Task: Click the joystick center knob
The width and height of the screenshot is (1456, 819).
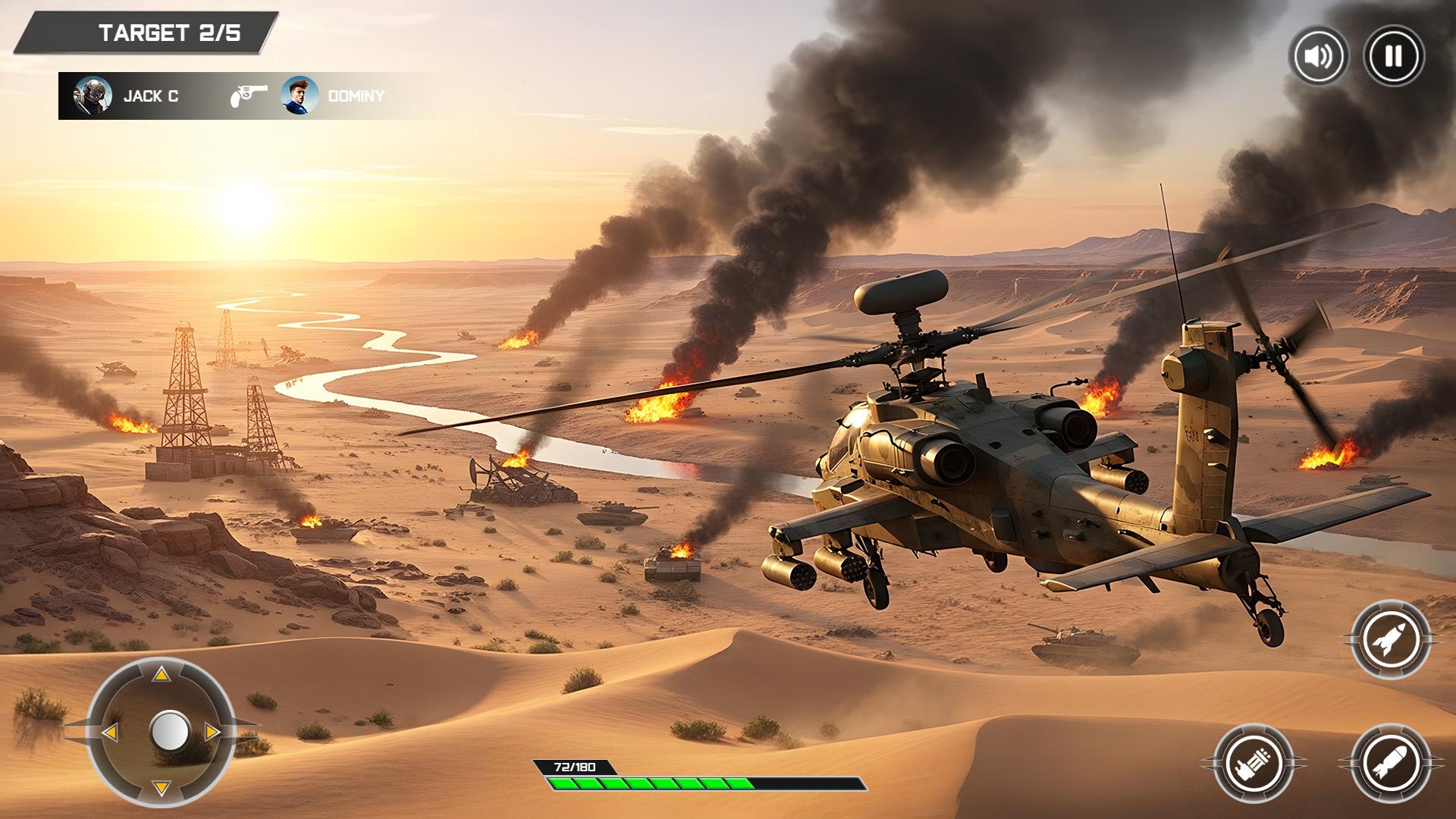Action: [169, 731]
